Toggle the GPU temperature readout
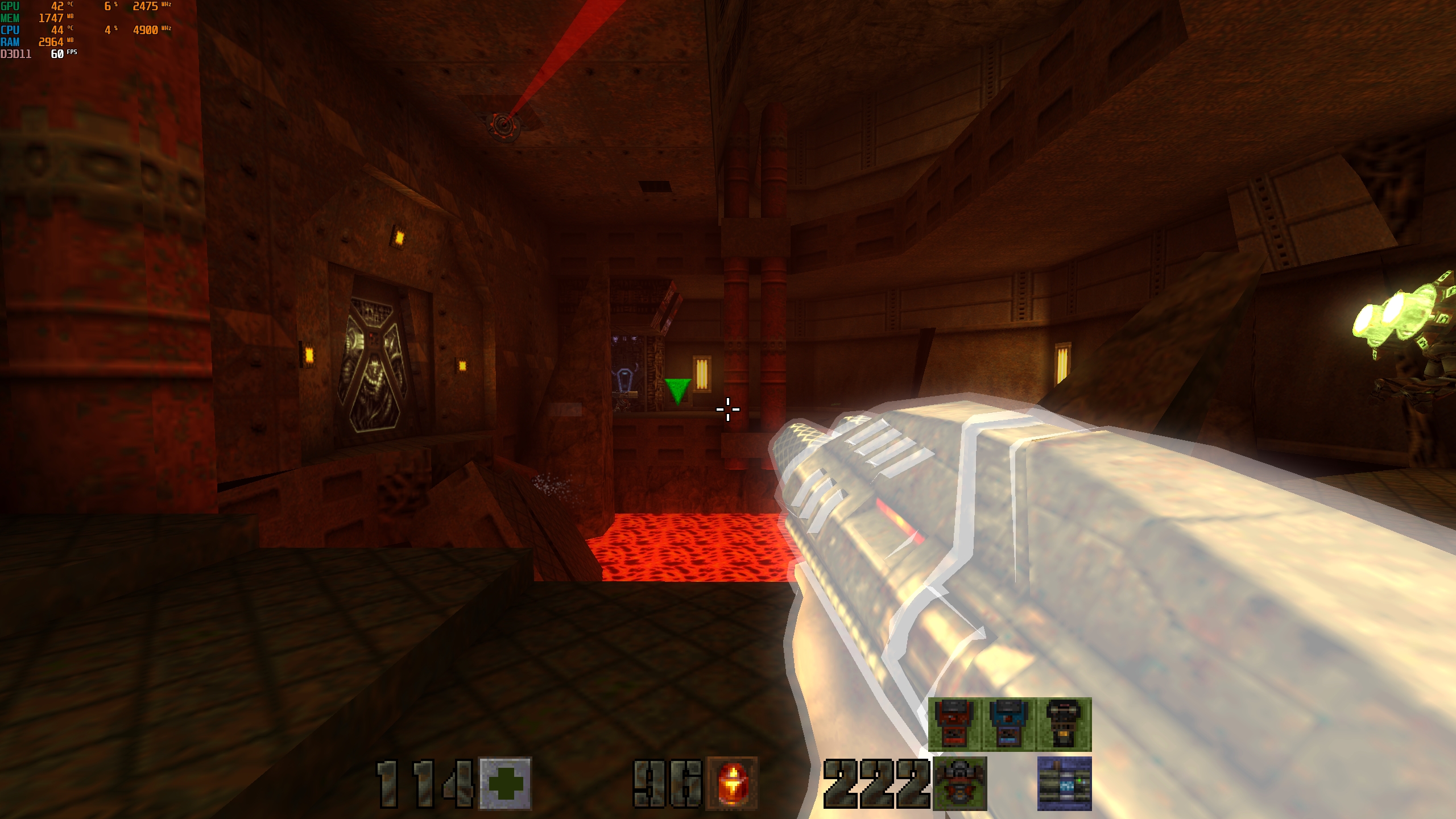 coord(57,6)
